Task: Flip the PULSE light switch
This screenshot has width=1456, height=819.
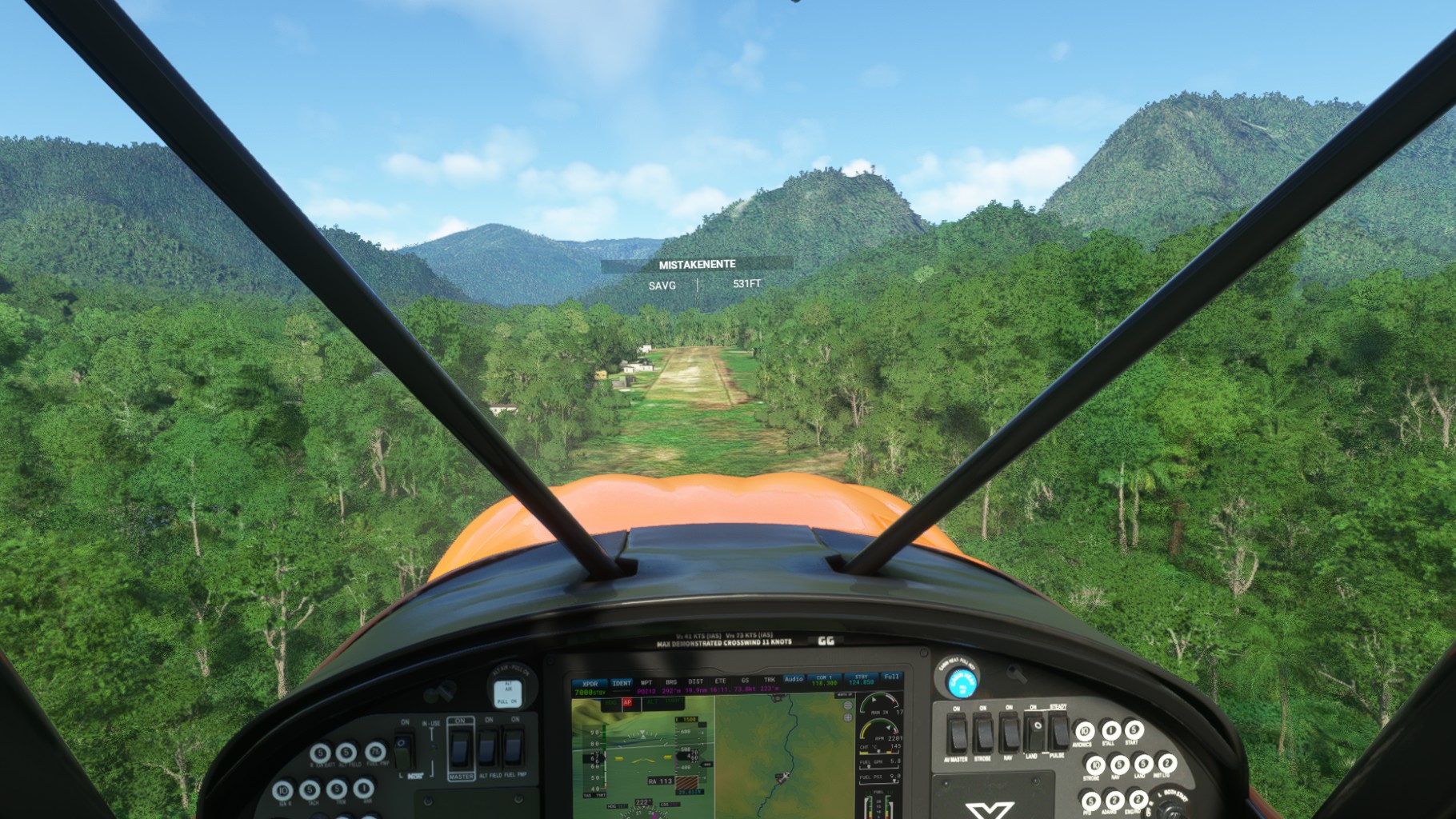Action: click(1059, 730)
